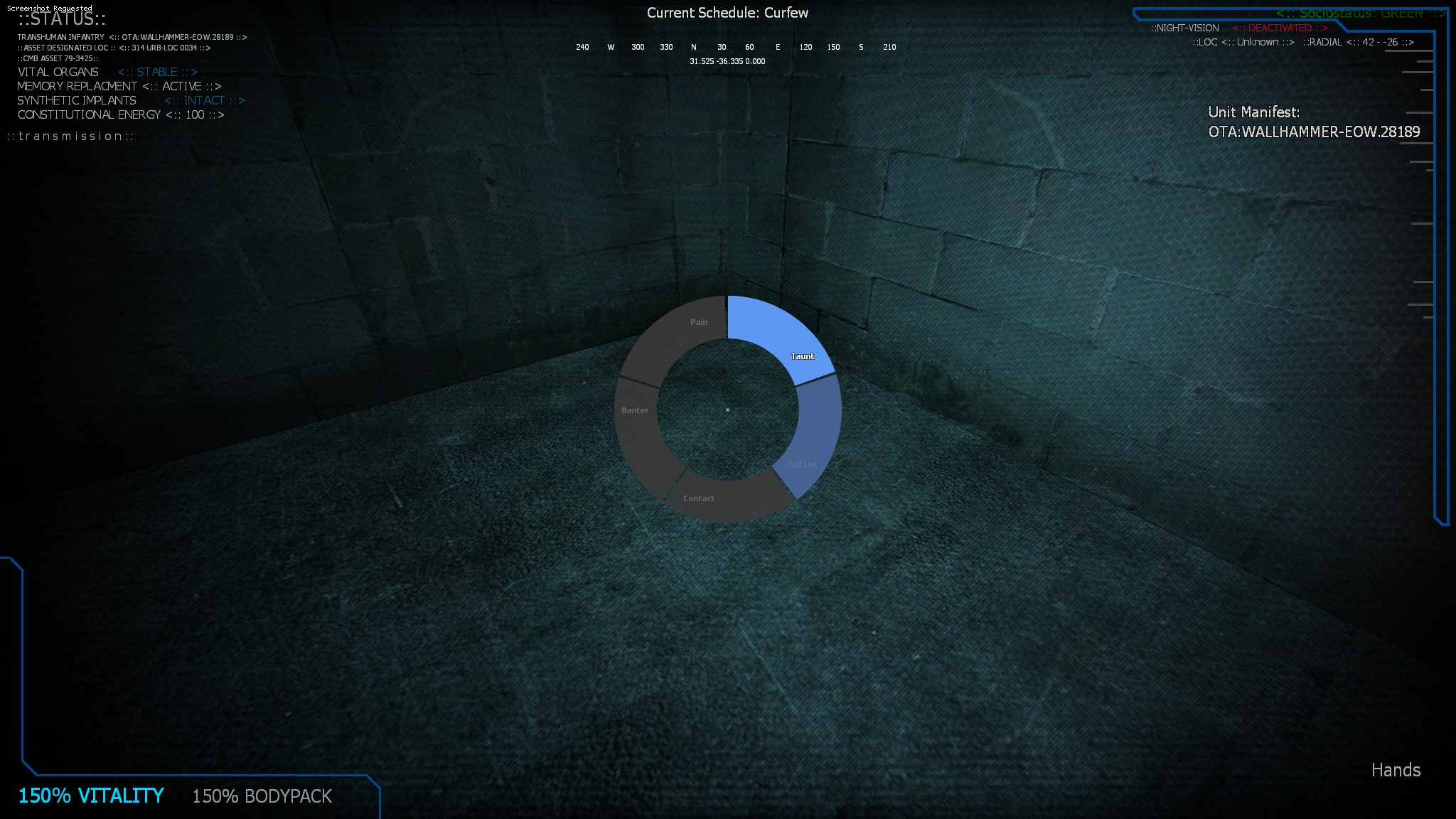Select the Pain option on the radial menu
Viewport: 1456px width, 819px height.
coord(697,321)
